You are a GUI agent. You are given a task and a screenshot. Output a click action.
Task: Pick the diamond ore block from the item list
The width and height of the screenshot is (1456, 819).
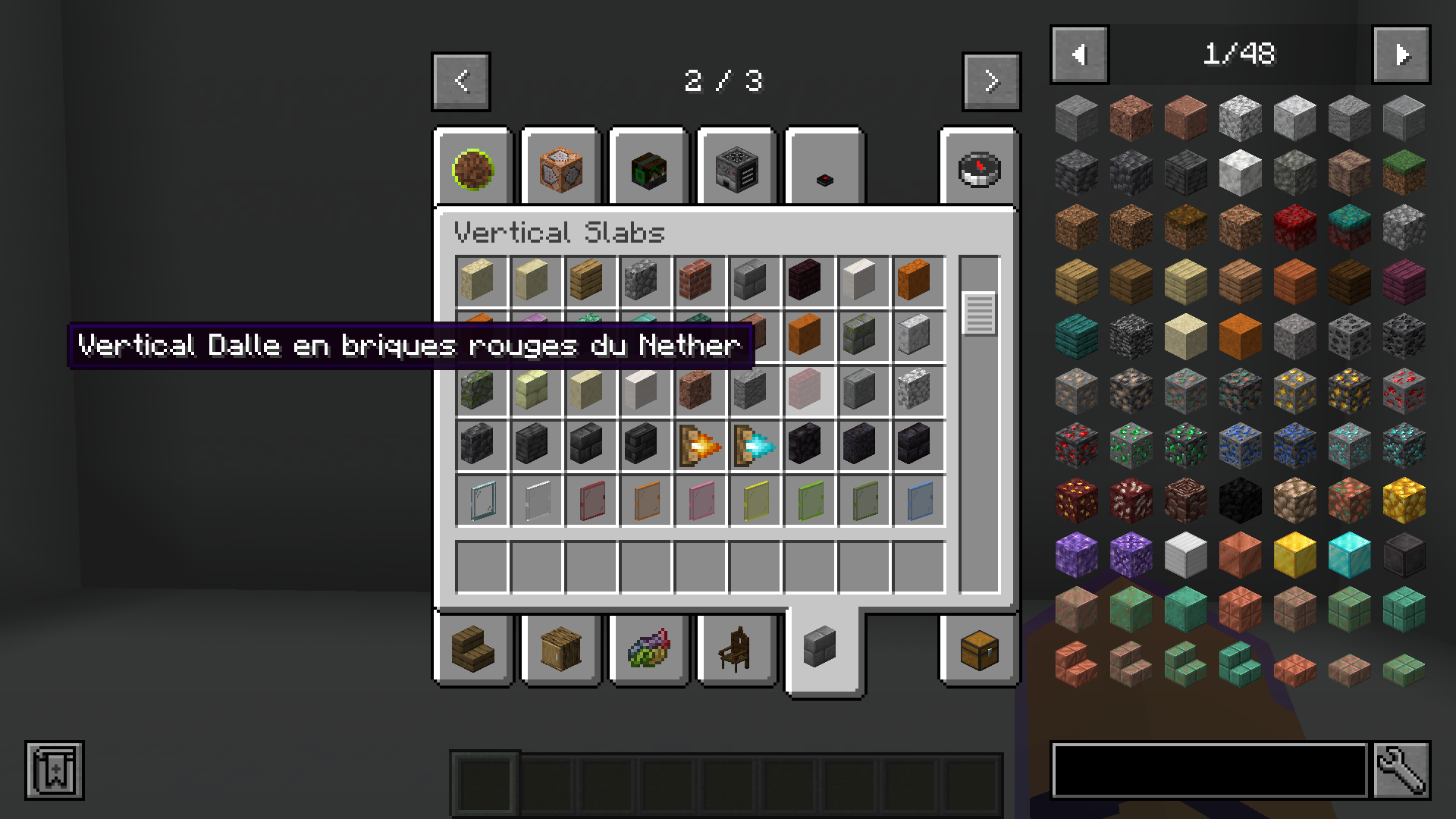[x=1348, y=447]
